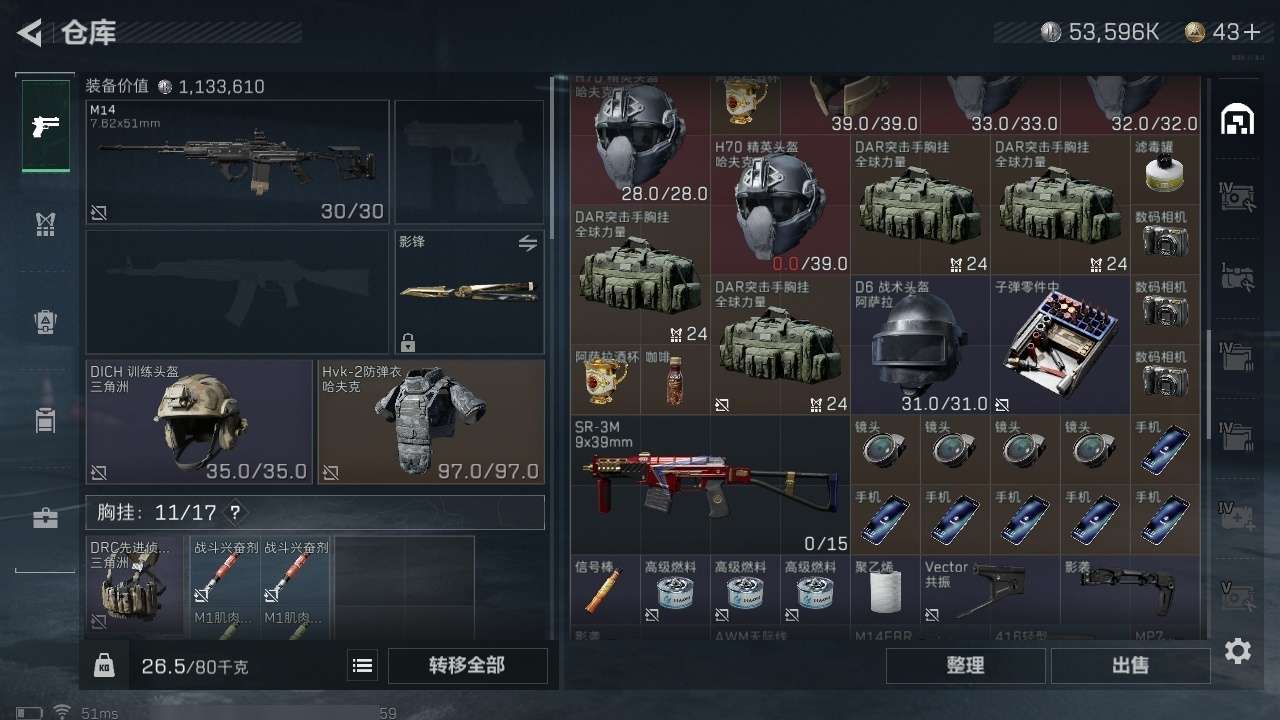The width and height of the screenshot is (1280, 720).
Task: Select the 信号棒 flare item
Action: click(x=605, y=591)
